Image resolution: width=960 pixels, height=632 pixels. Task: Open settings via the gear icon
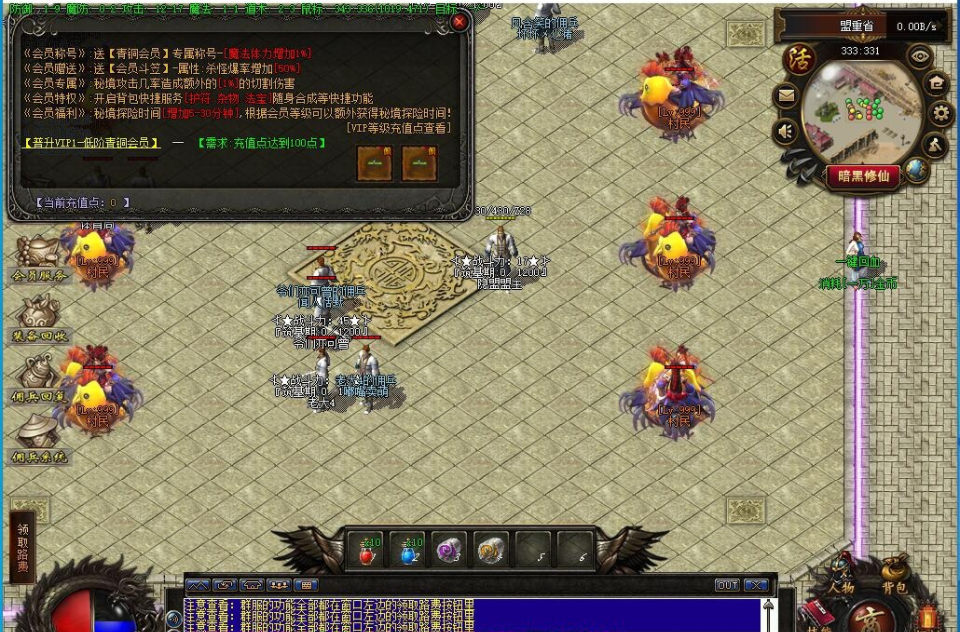click(x=940, y=113)
